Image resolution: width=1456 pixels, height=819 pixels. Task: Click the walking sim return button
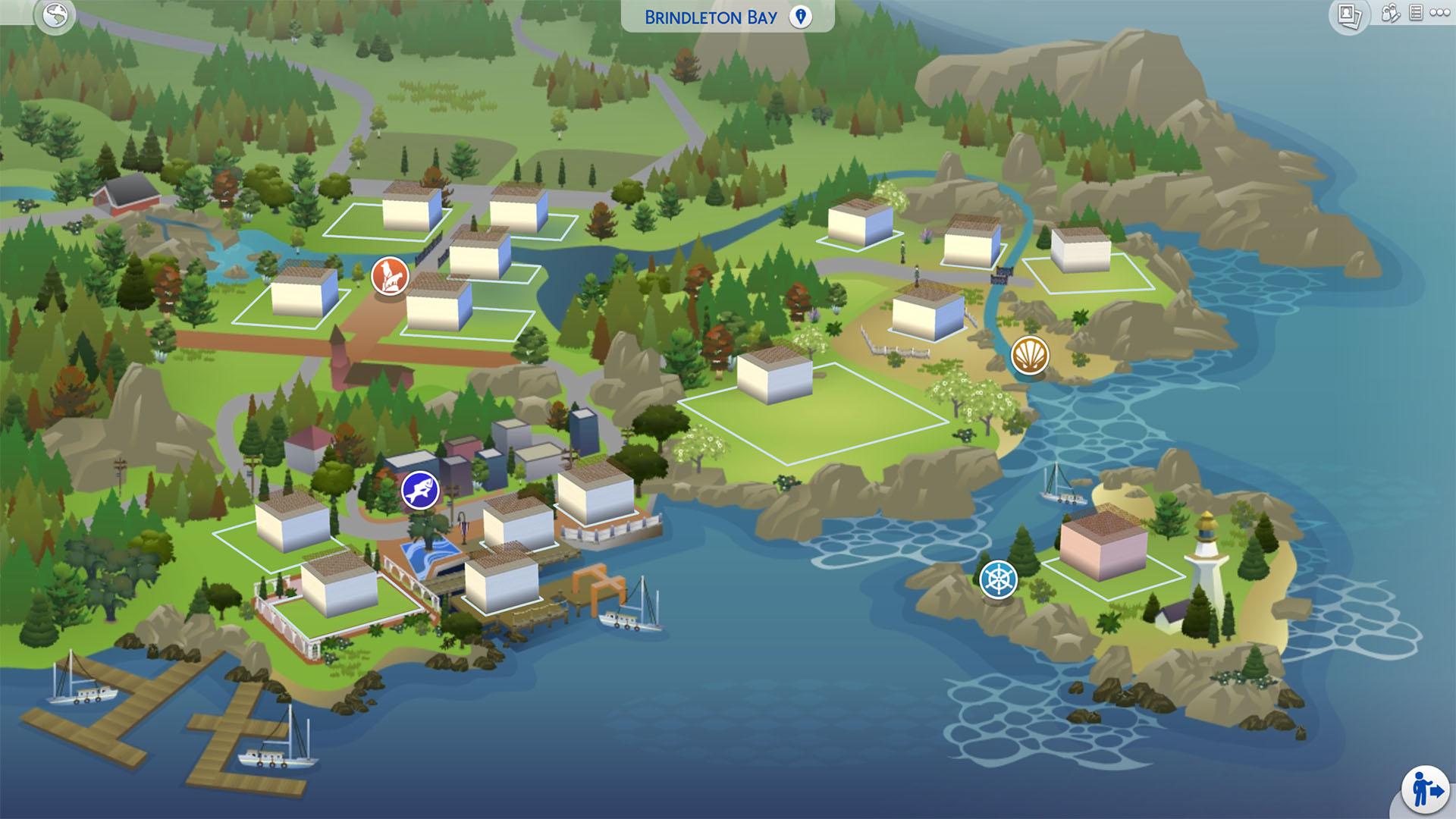(x=1425, y=789)
